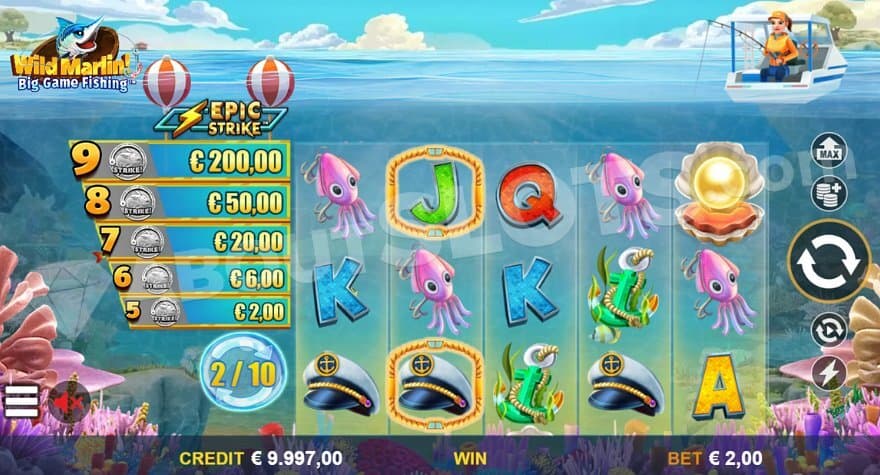Activate autoplay with the small looping arrows button

[829, 329]
